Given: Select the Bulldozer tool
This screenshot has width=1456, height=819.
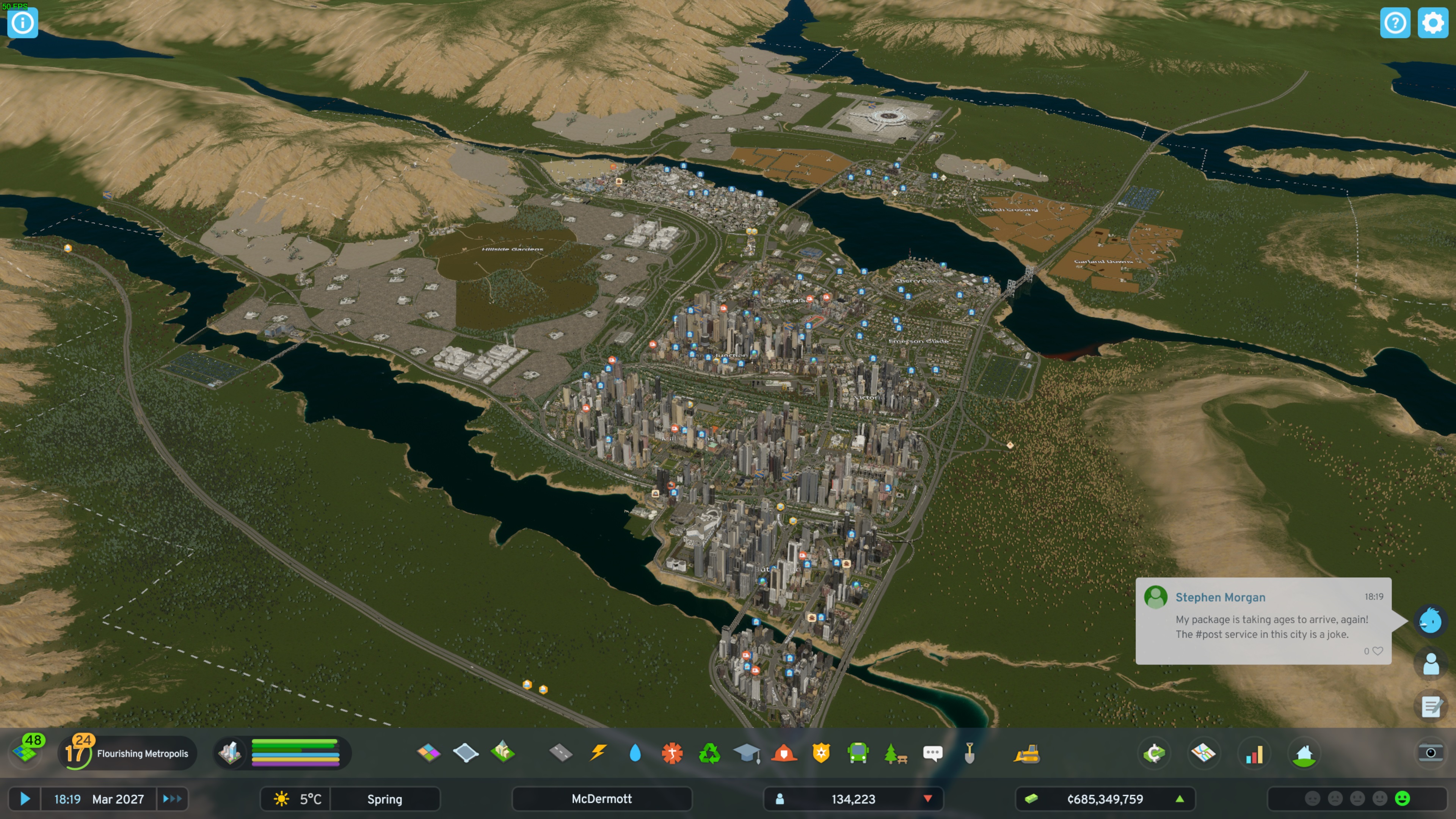Looking at the screenshot, I should coord(1027,753).
